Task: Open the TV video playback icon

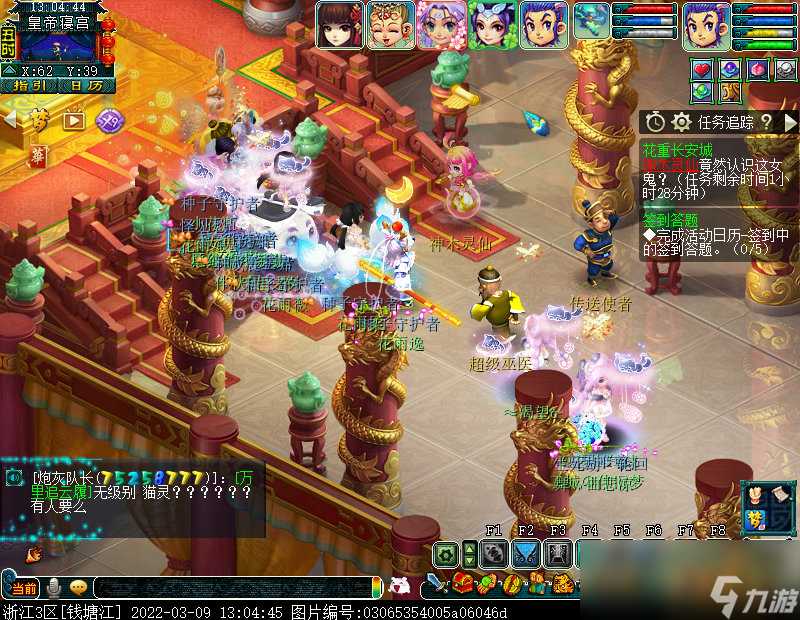Action: click(x=75, y=120)
